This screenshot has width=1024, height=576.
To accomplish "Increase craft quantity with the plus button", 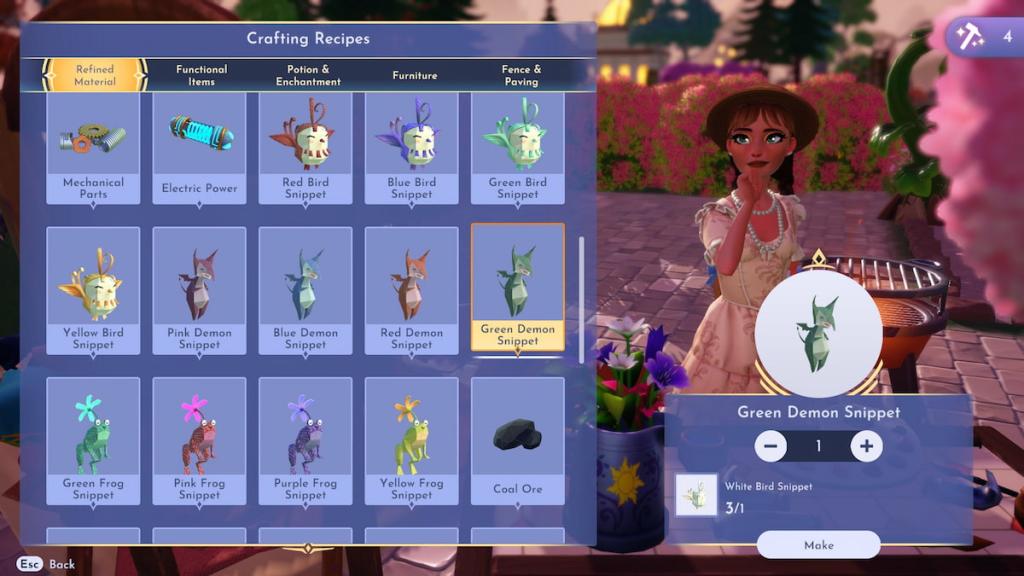I will [x=866, y=446].
